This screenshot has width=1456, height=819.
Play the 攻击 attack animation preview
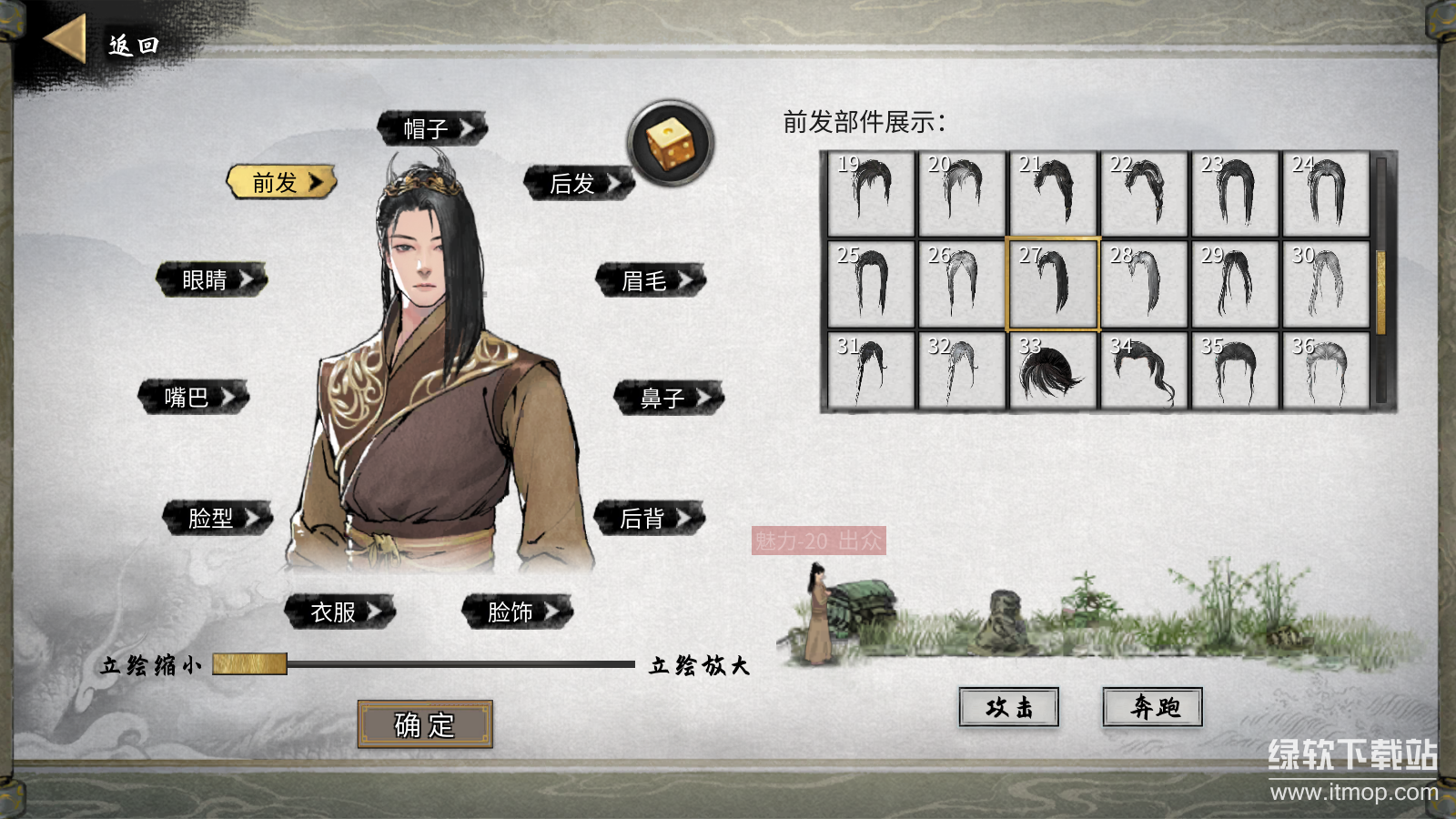tap(1006, 708)
